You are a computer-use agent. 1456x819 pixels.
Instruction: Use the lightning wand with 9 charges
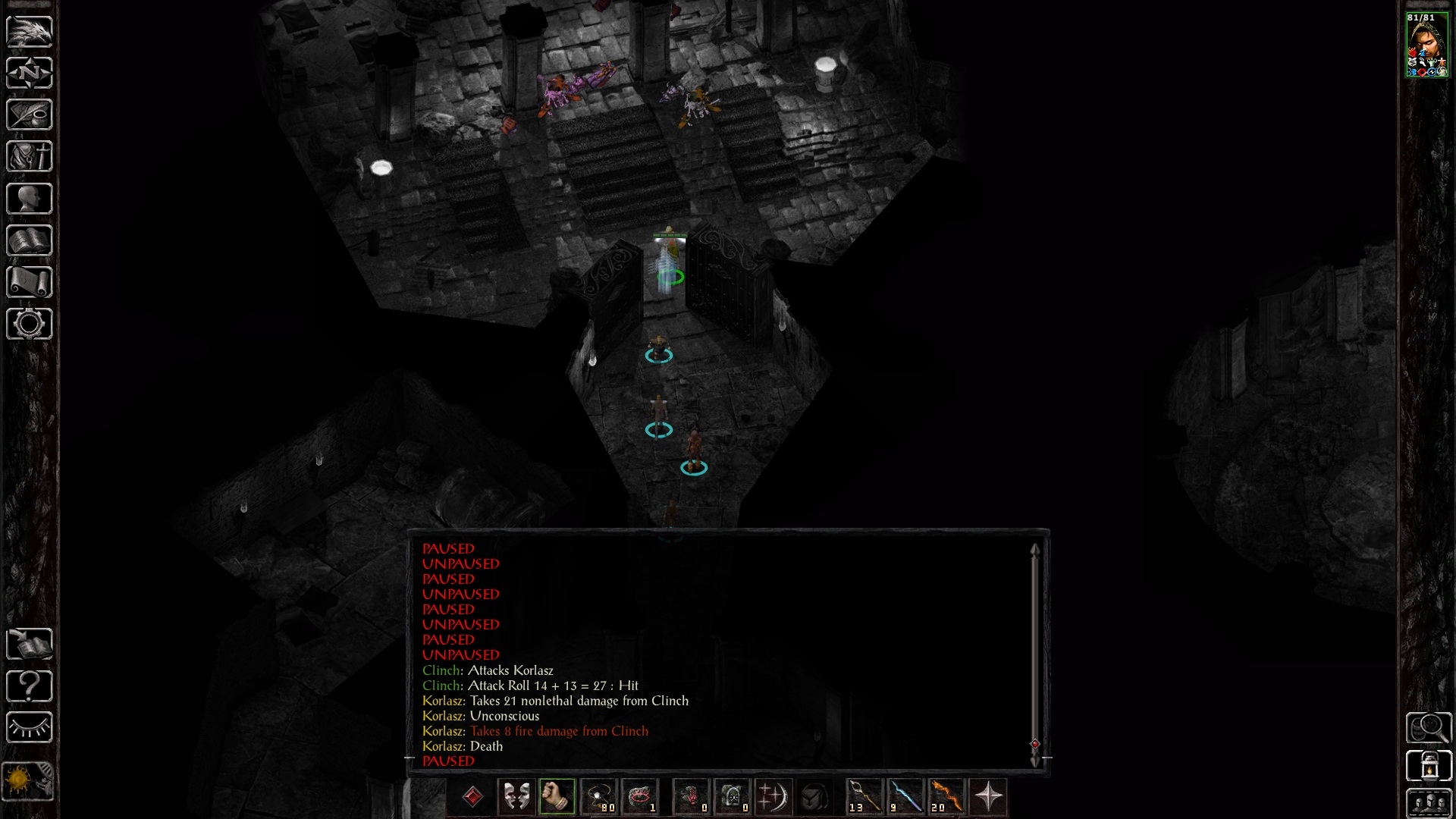(x=905, y=796)
